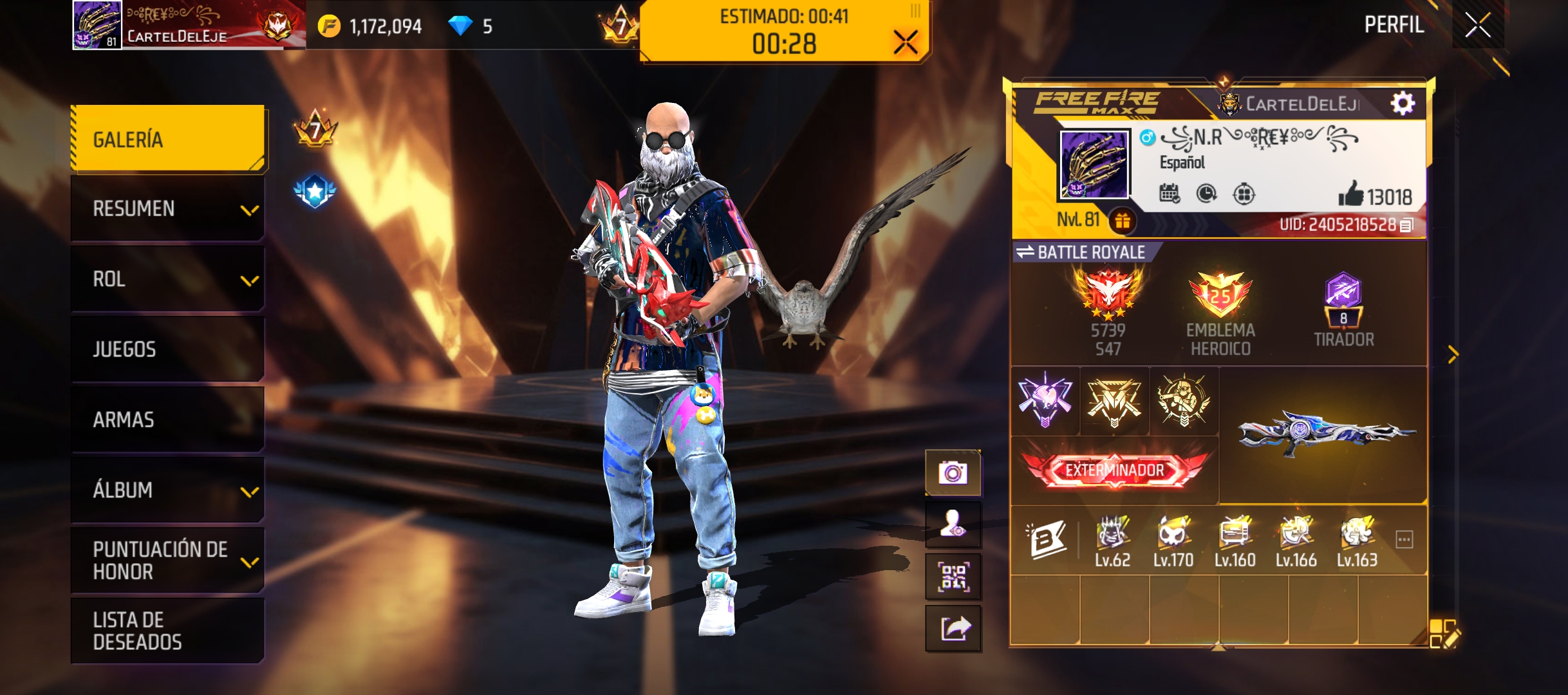1568x695 pixels.
Task: Copy the player UID
Action: coord(1407,225)
